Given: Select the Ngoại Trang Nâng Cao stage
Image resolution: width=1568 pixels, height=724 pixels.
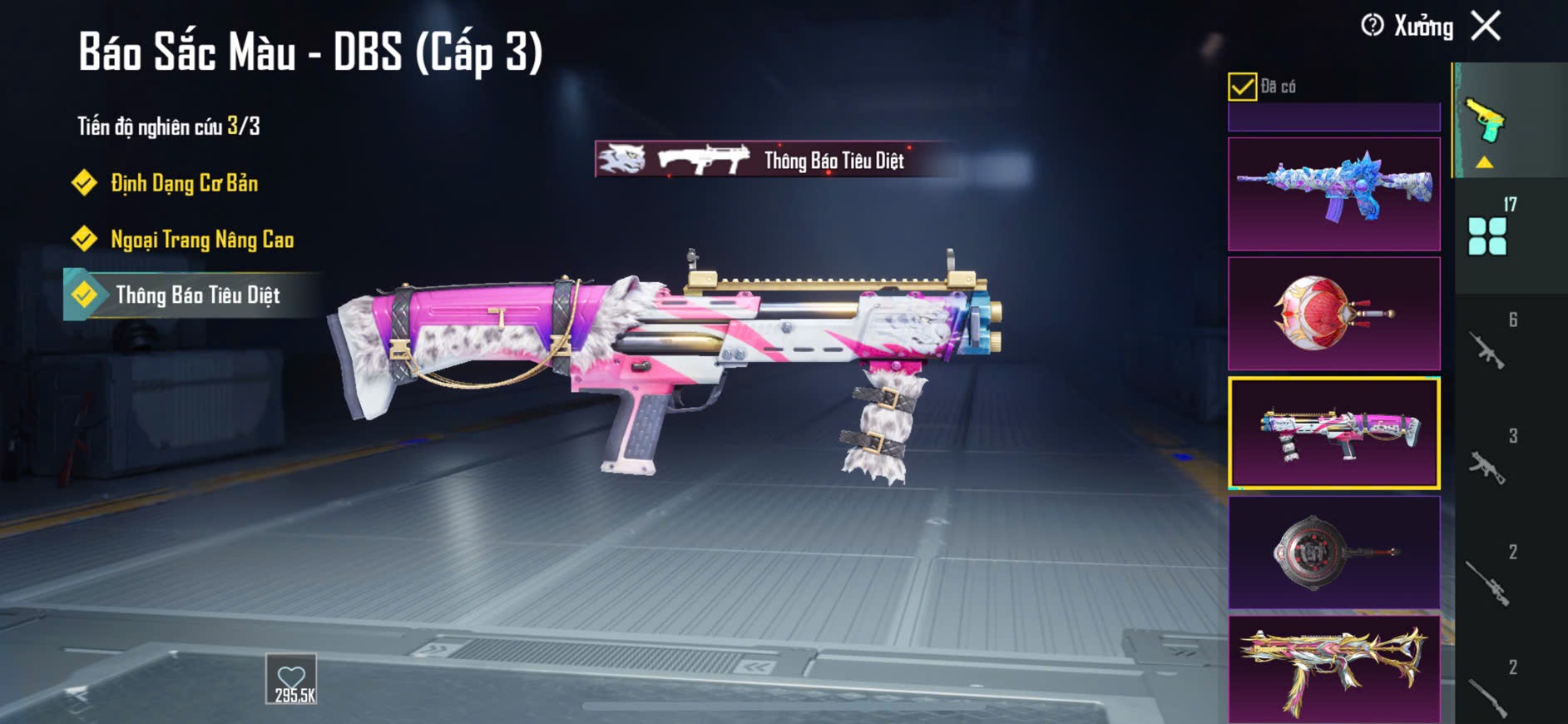Looking at the screenshot, I should [x=202, y=240].
